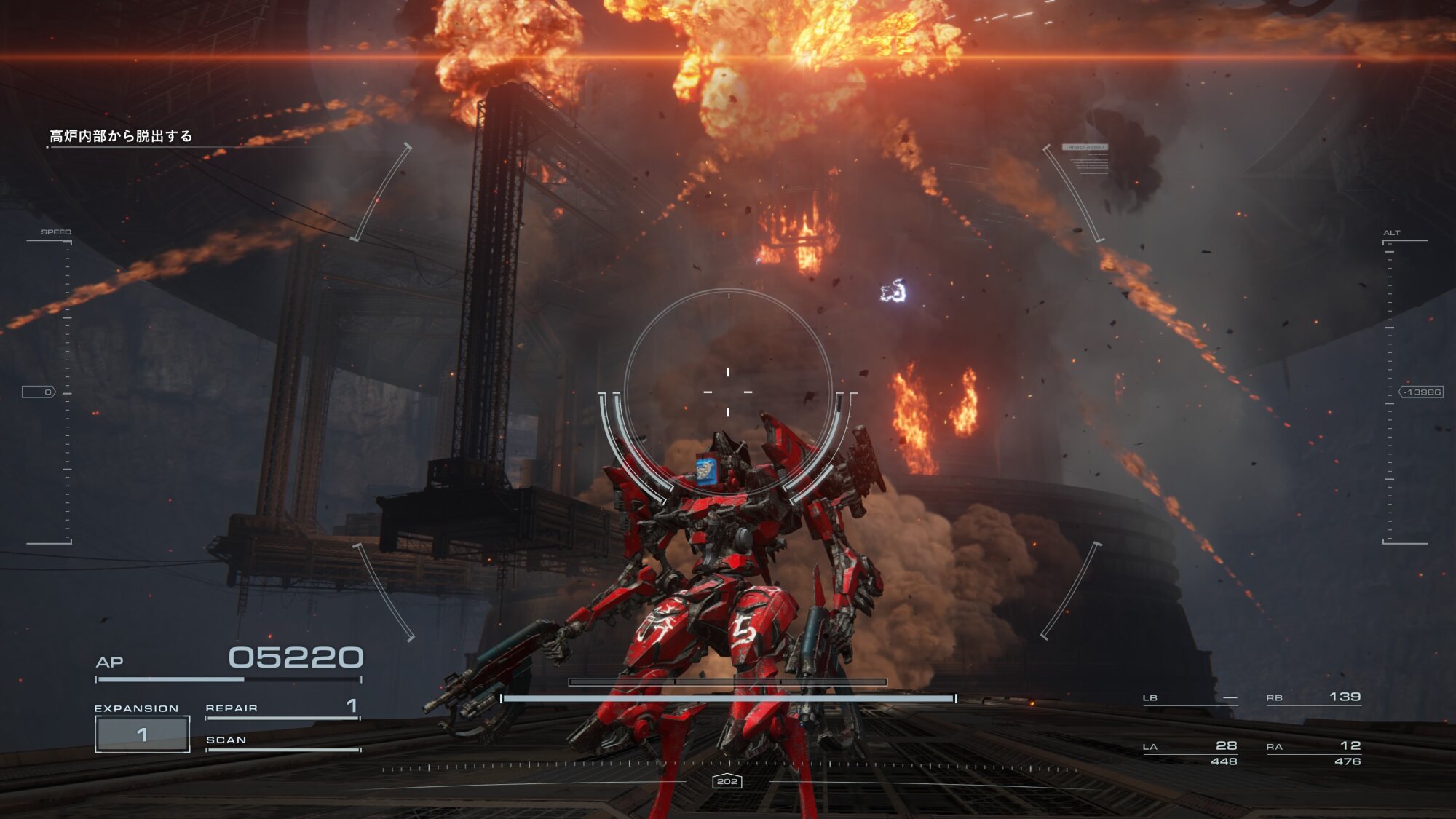Select the RB shoulder weapon slot
This screenshot has height=819, width=1456.
pyautogui.click(x=1313, y=697)
